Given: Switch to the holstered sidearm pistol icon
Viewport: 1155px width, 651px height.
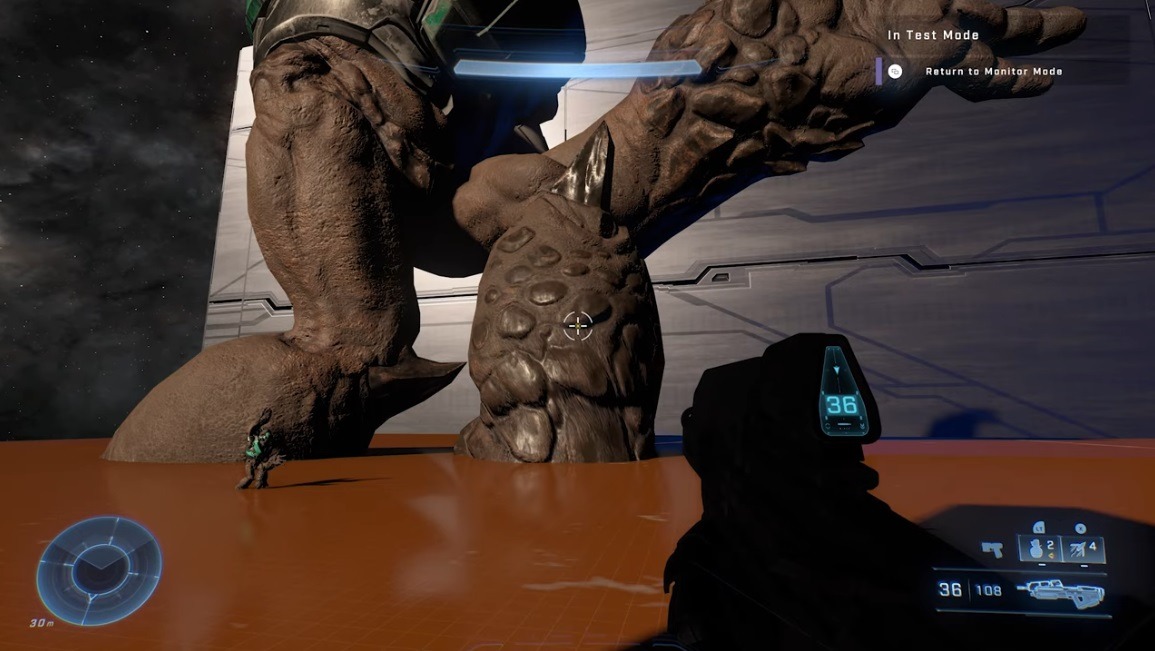Looking at the screenshot, I should pyautogui.click(x=992, y=548).
